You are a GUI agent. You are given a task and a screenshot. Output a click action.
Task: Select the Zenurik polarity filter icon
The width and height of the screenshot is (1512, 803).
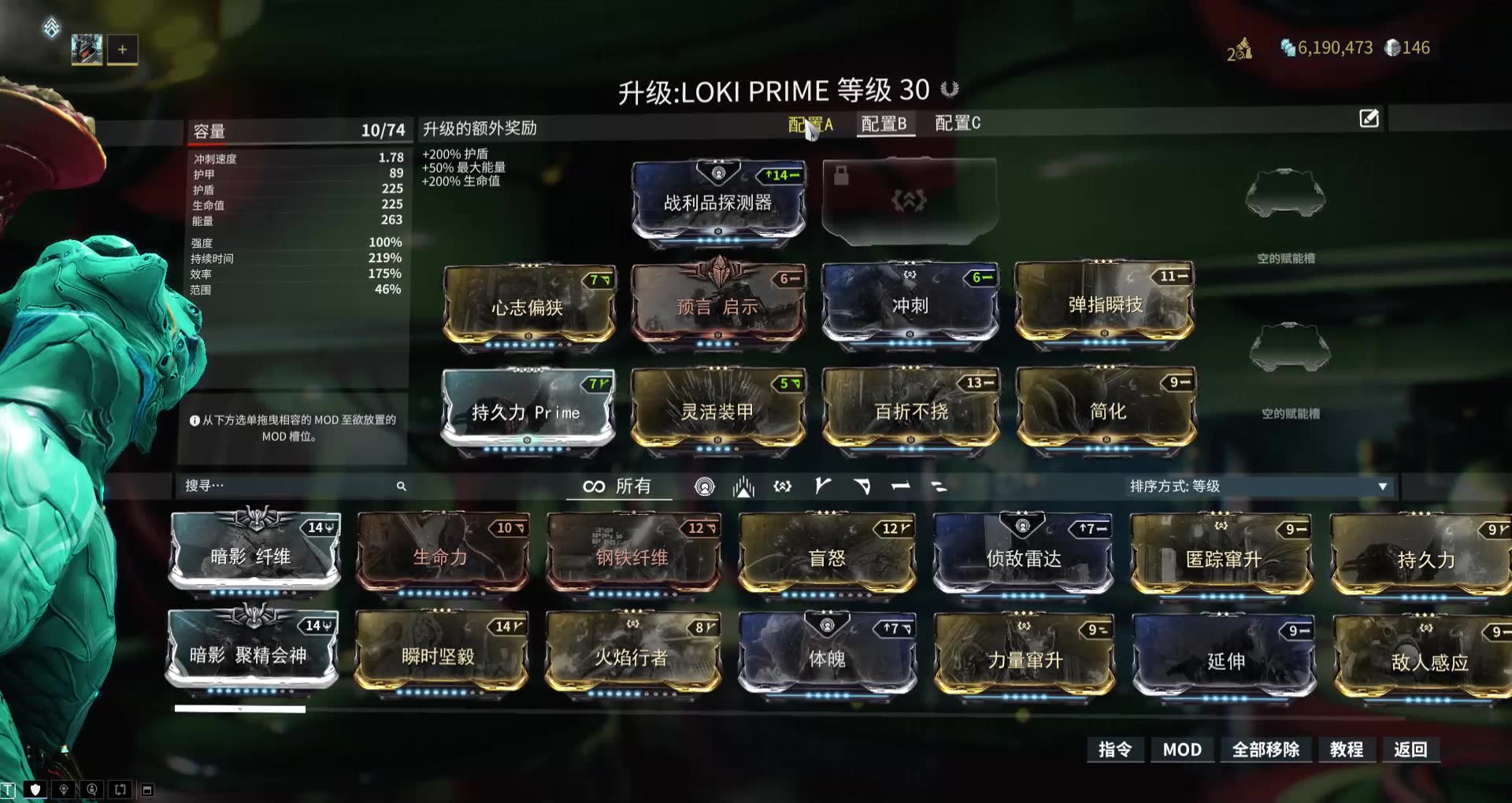pos(781,487)
